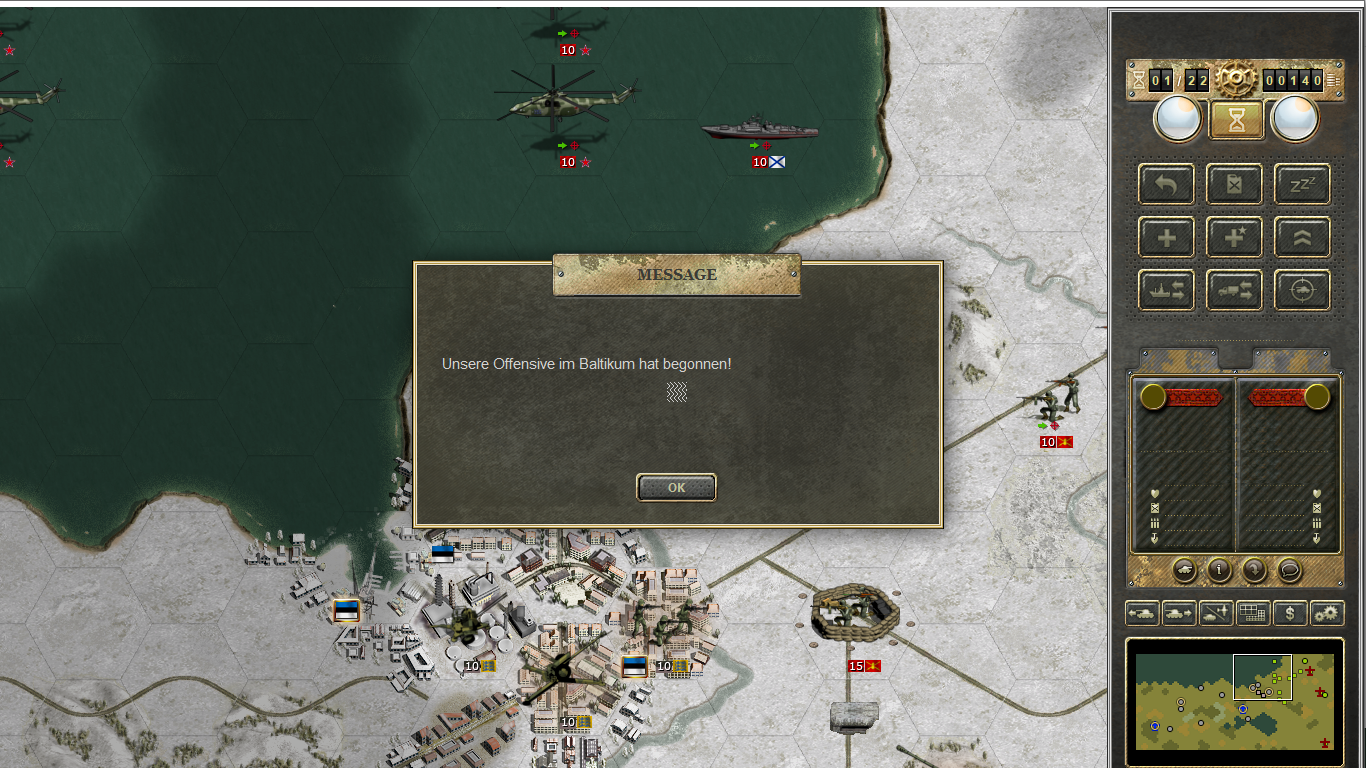
Task: End the turn with the hourglass button
Action: (1237, 120)
